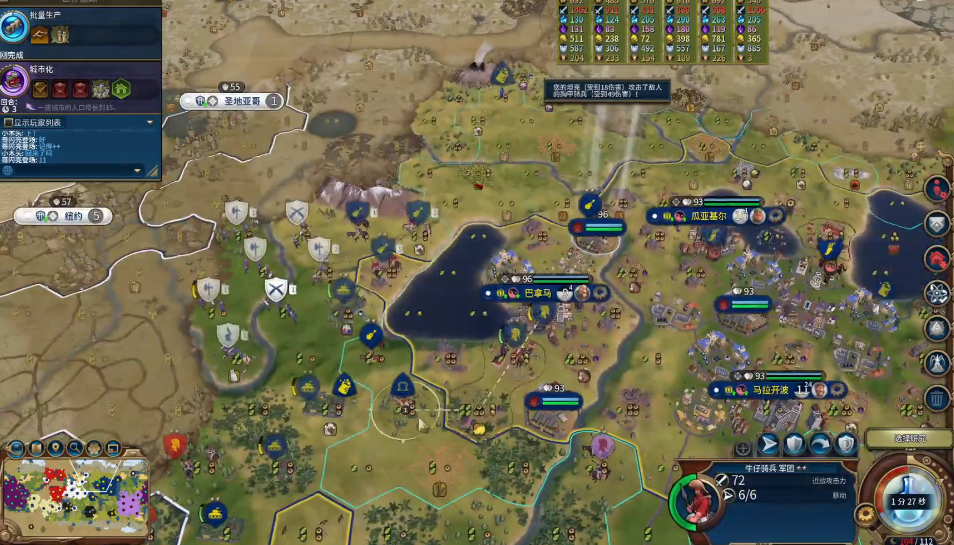
Task: Activate the unit fortify shield action
Action: [x=795, y=445]
